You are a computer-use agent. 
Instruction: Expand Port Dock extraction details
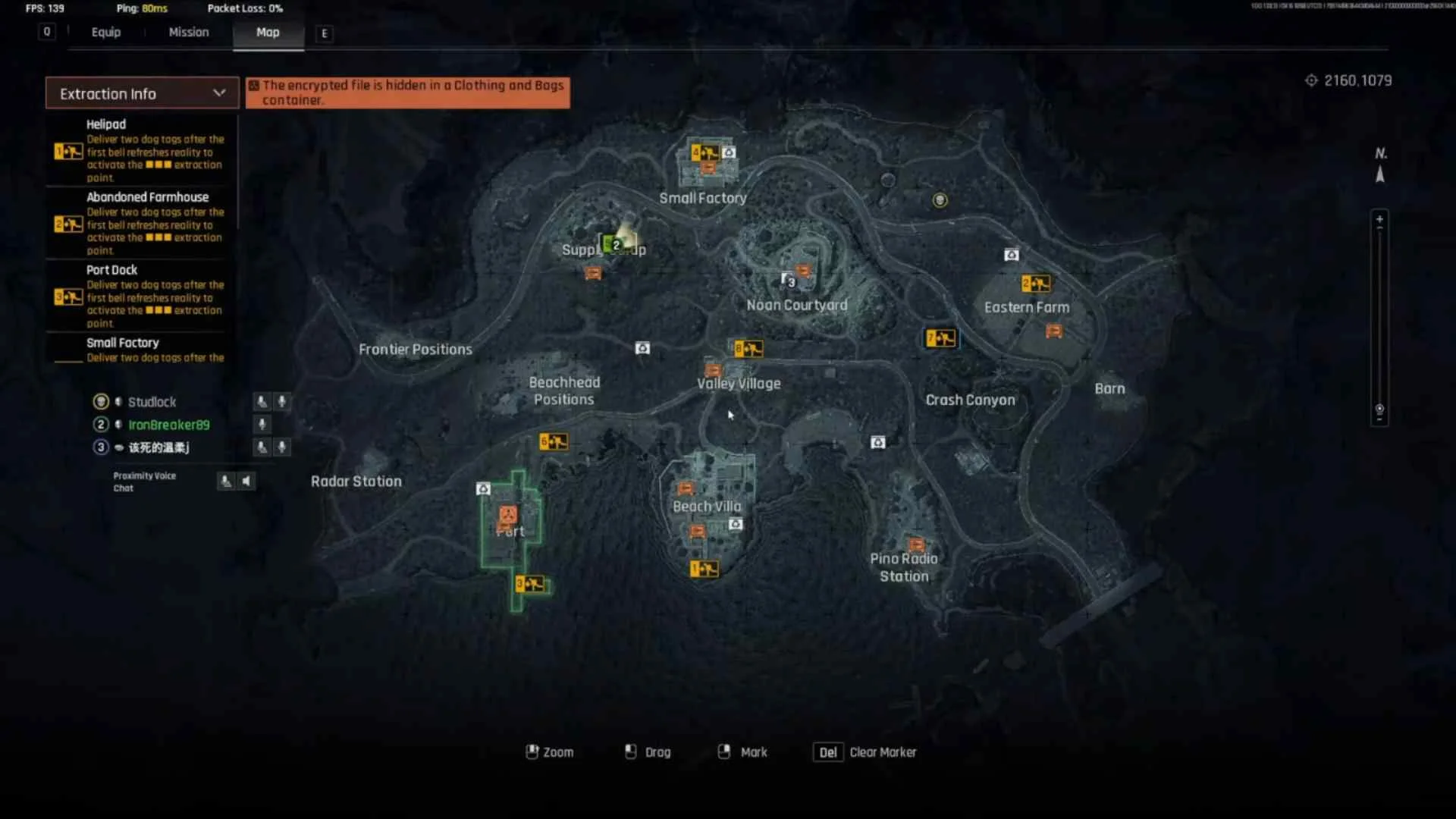pos(111,270)
